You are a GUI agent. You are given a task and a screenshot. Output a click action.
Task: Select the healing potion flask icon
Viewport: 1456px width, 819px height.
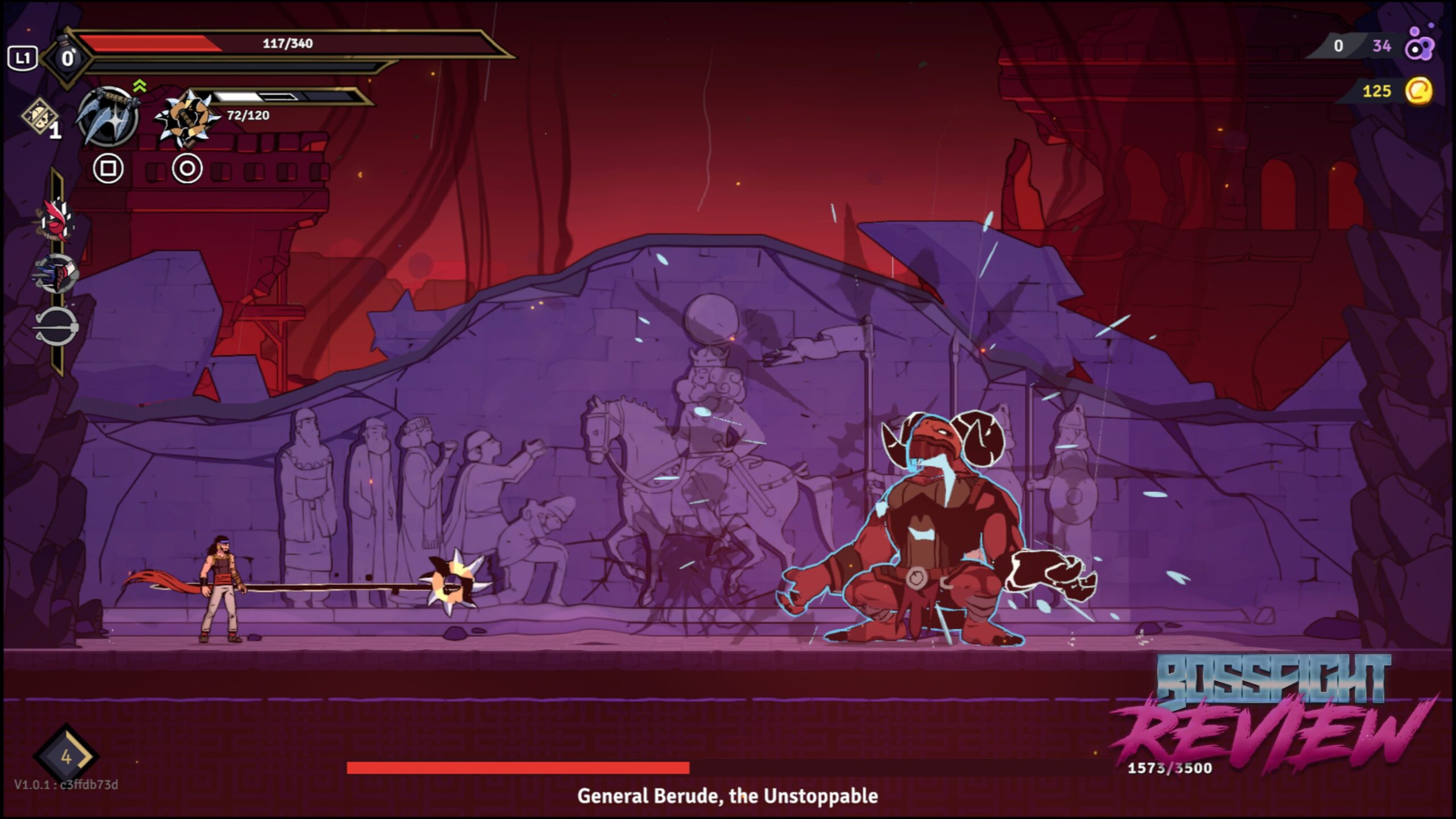pyautogui.click(x=67, y=57)
